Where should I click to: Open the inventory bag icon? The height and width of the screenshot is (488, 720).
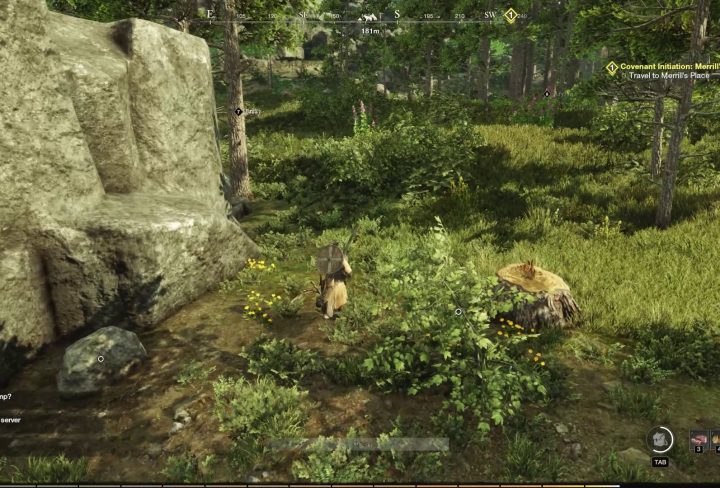coord(659,439)
